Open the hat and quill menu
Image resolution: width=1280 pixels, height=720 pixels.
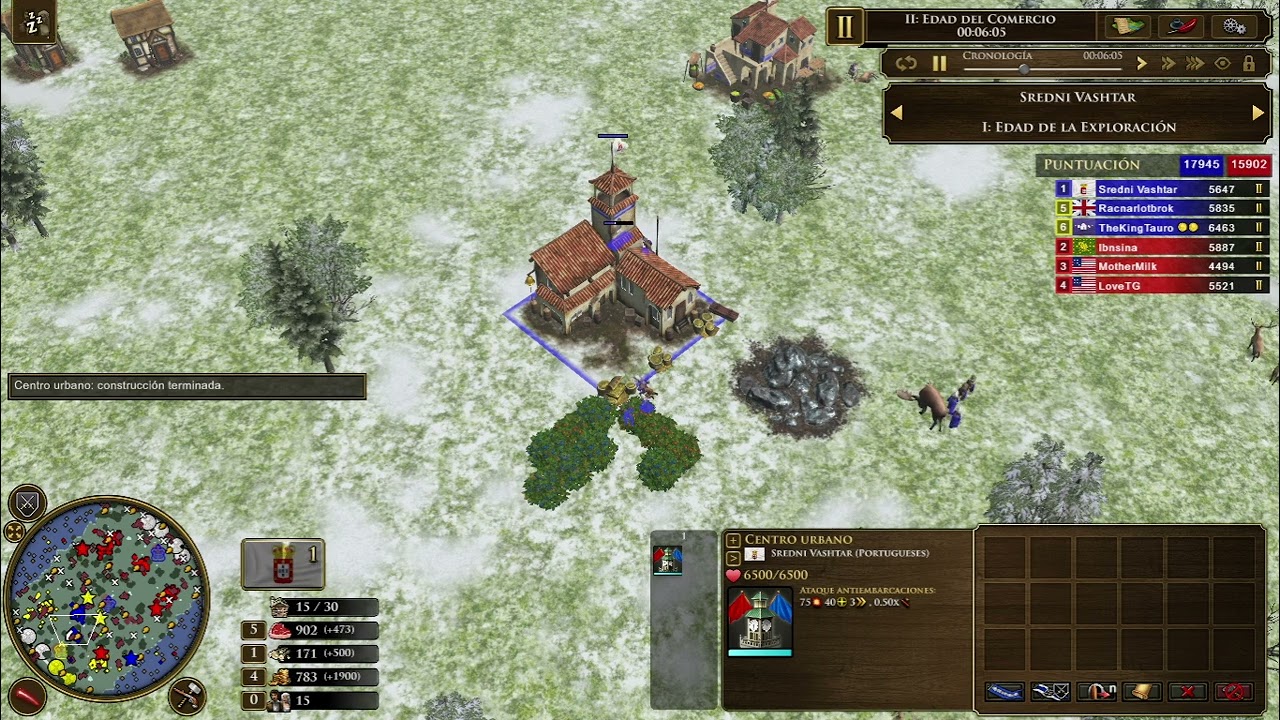tap(1181, 27)
